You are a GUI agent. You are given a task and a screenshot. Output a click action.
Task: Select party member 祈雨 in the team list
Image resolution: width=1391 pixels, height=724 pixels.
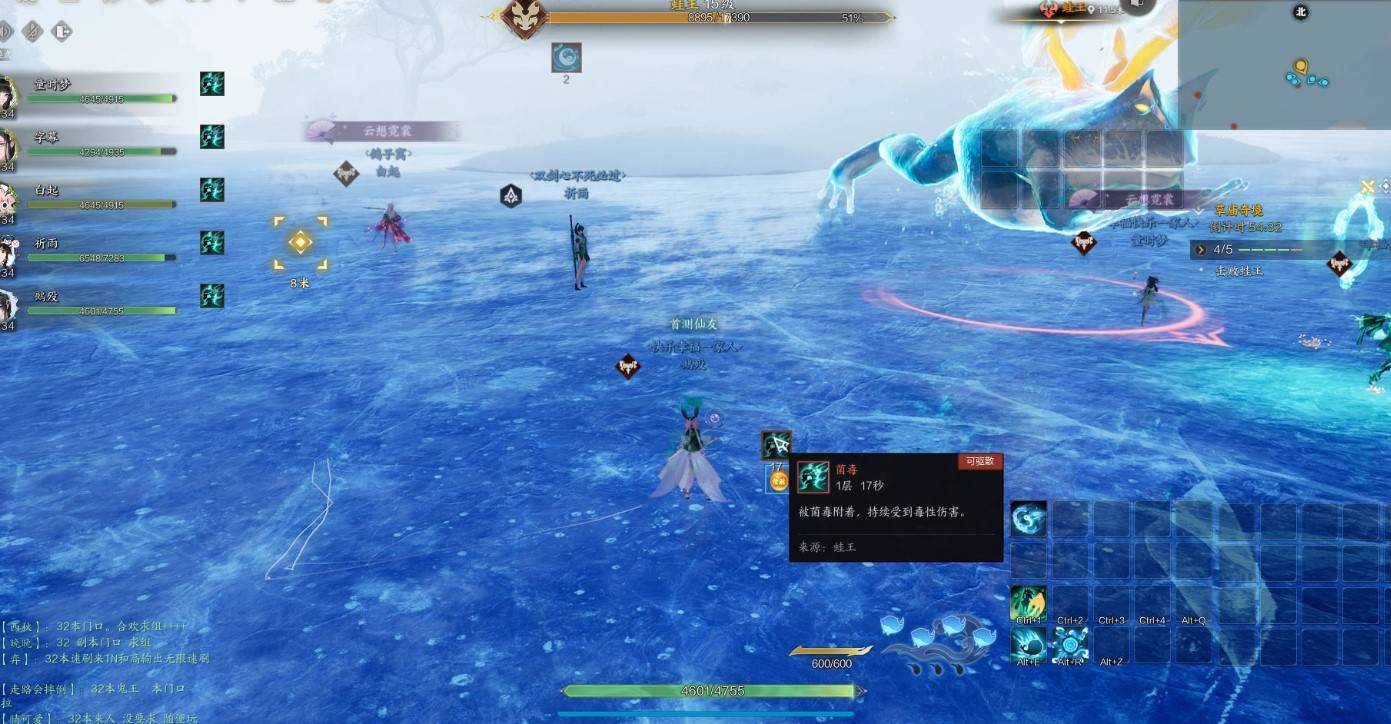point(100,250)
